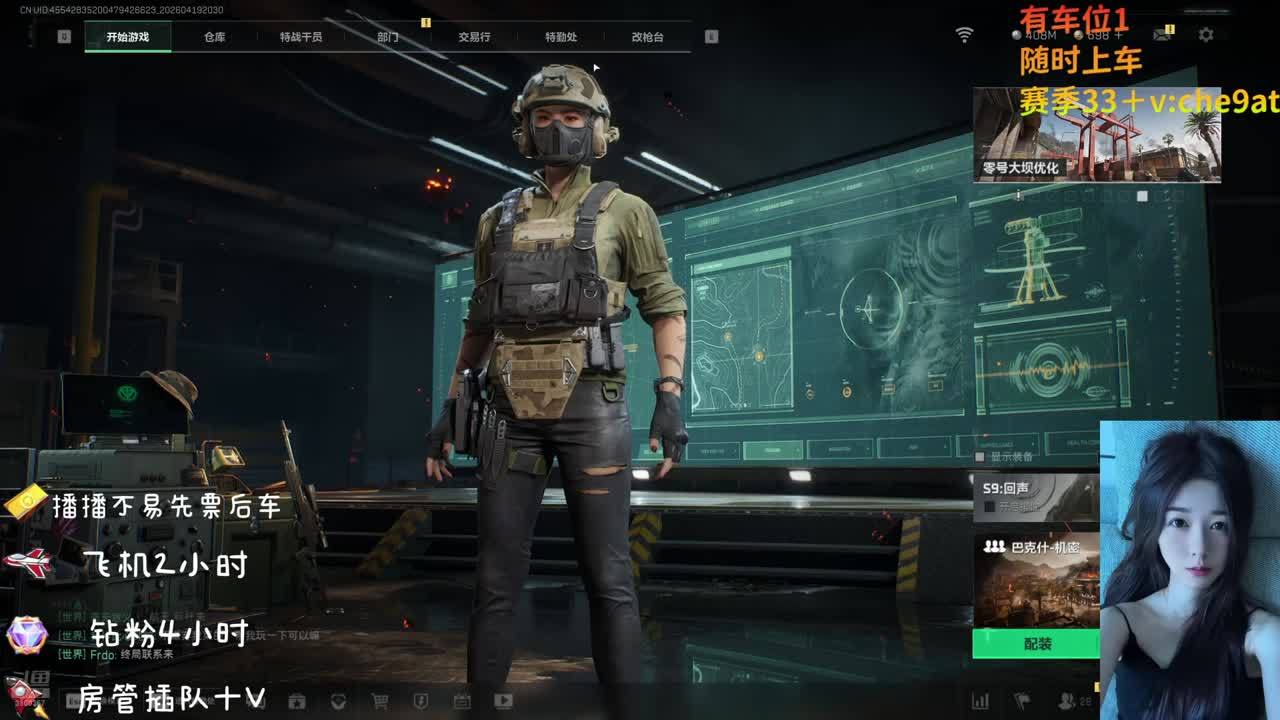Click the green 配装 loadout button
This screenshot has width=1280, height=720.
(1036, 644)
